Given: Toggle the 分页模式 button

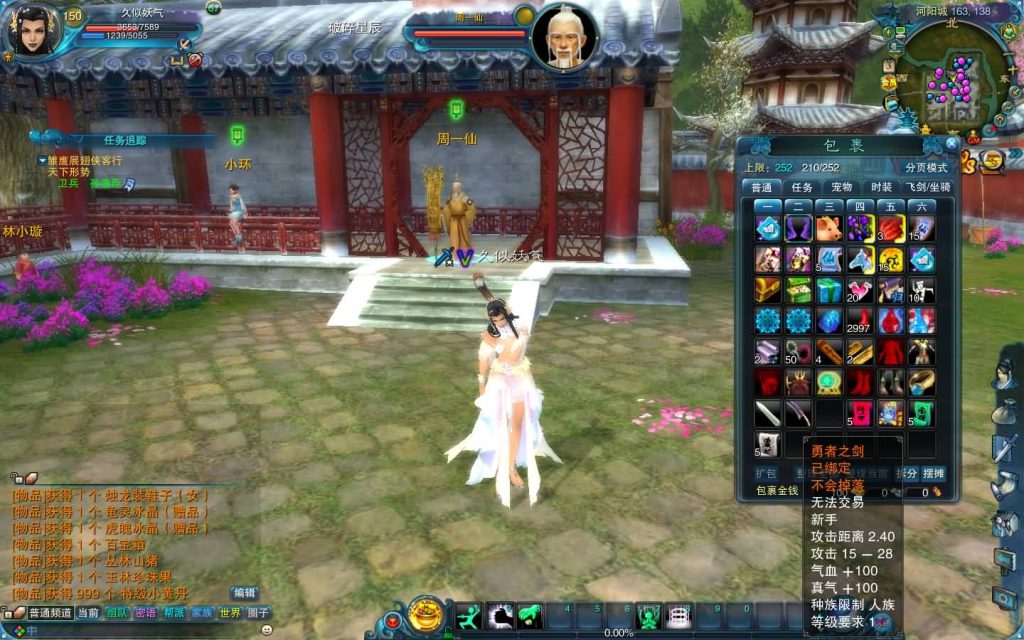Looking at the screenshot, I should 925,167.
